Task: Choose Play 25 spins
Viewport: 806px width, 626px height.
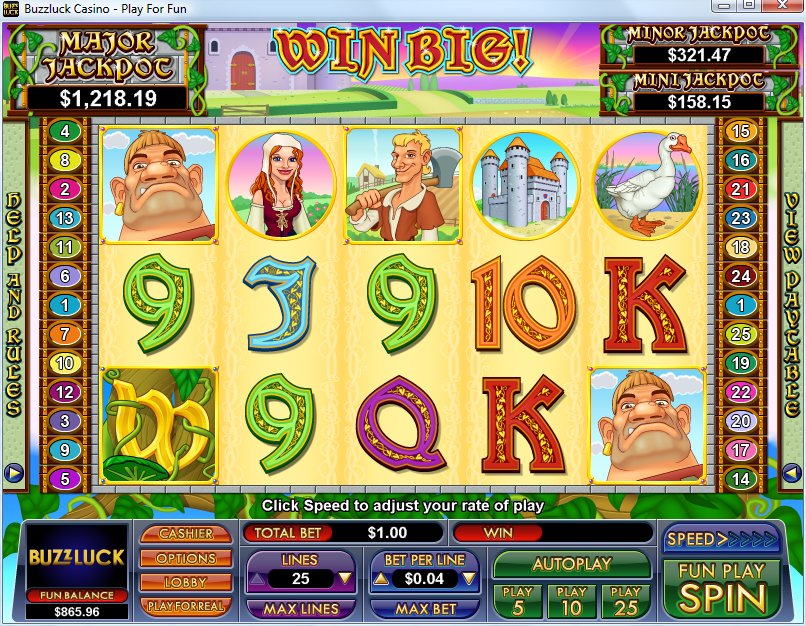Action: [x=625, y=599]
